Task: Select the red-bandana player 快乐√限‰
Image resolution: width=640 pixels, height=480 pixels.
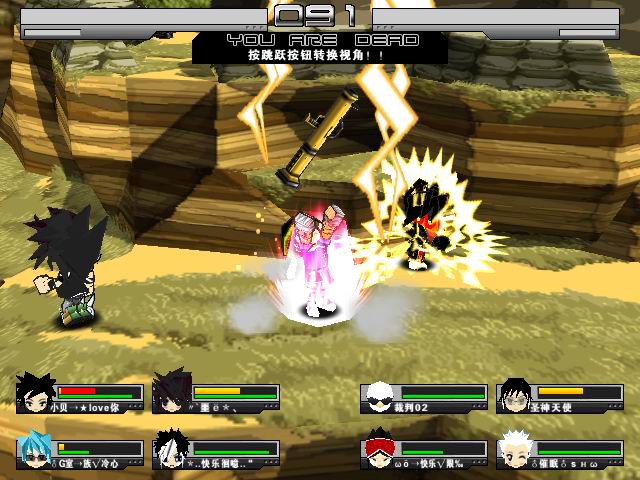Action: click(377, 453)
